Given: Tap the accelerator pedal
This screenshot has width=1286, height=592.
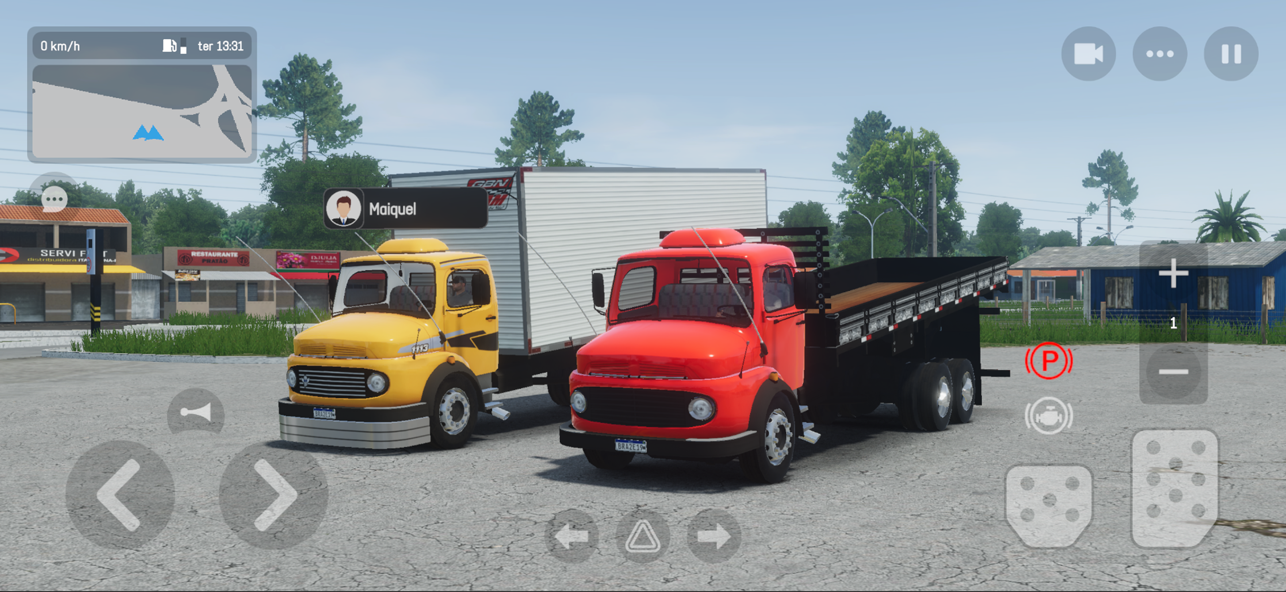Looking at the screenshot, I should pos(1174,488).
